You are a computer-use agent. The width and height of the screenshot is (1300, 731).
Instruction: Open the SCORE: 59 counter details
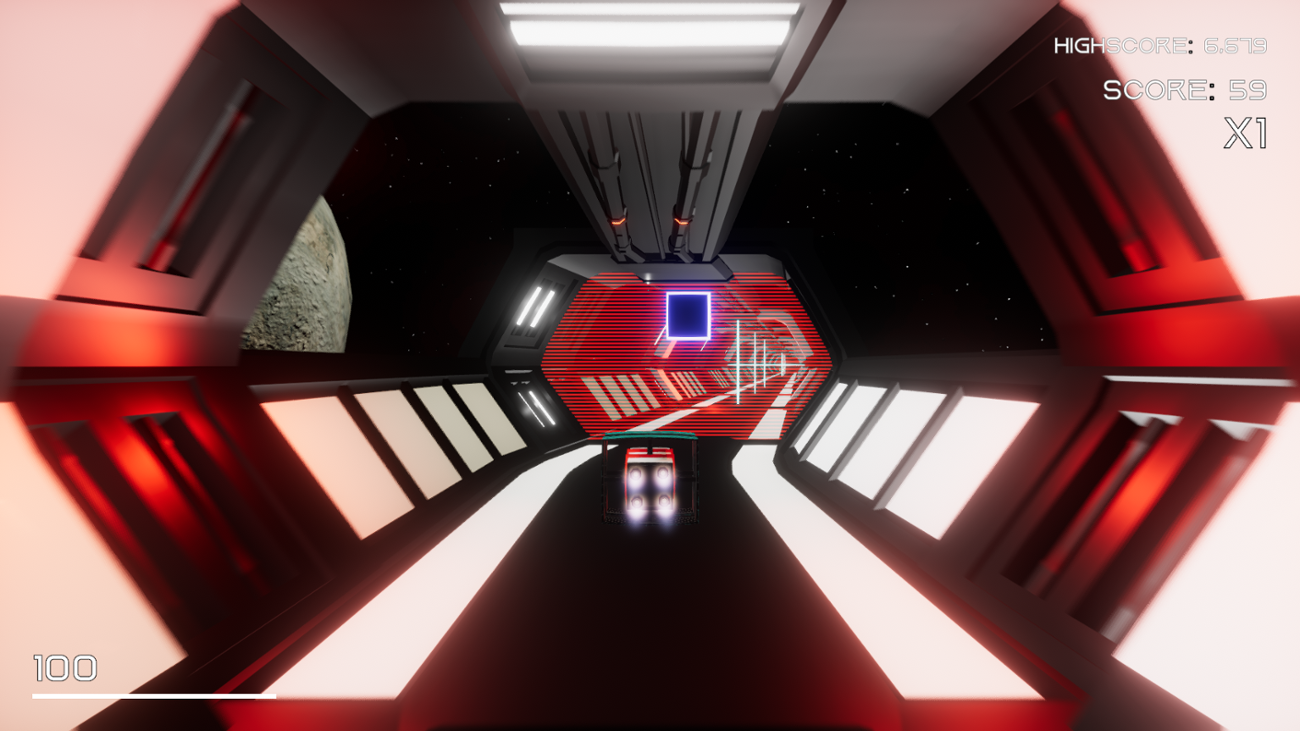[x=1185, y=90]
